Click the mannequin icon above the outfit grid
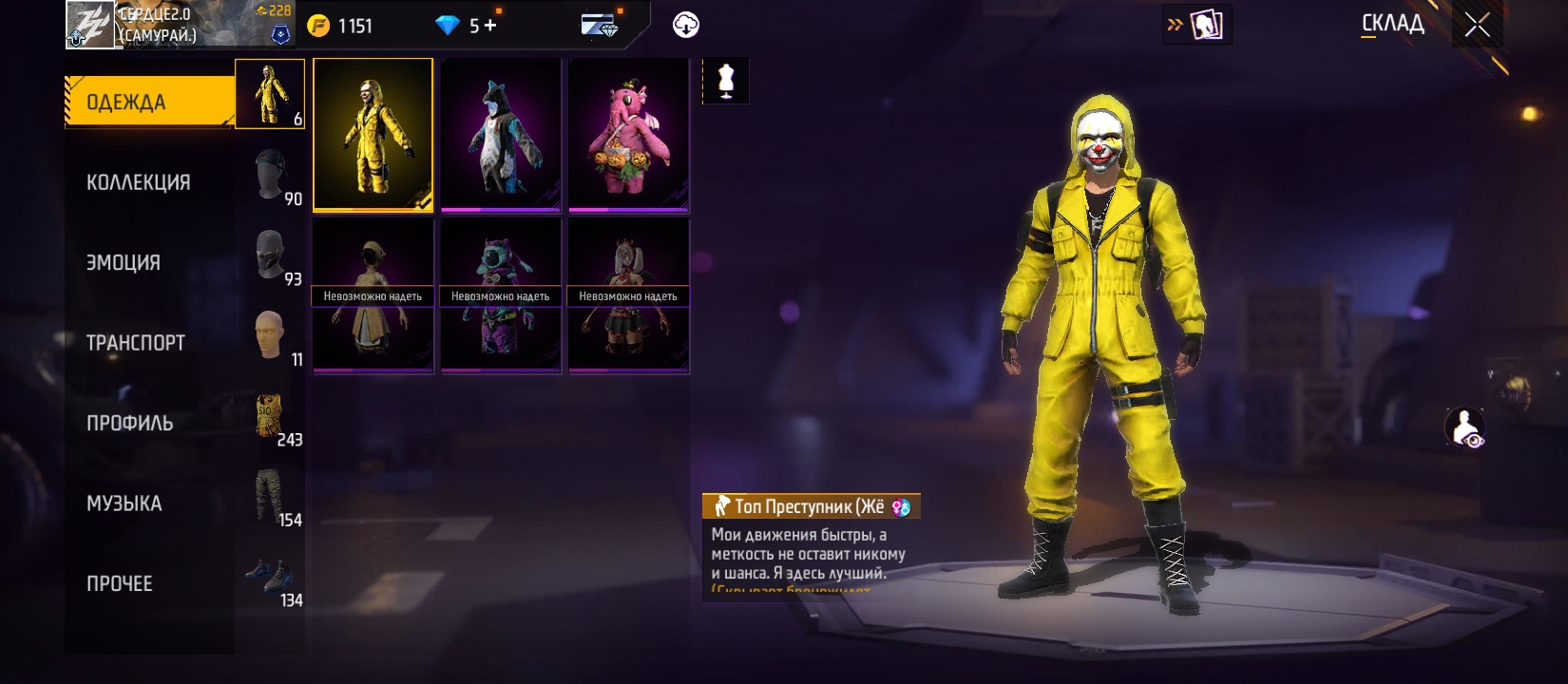The image size is (1568, 684). click(726, 81)
